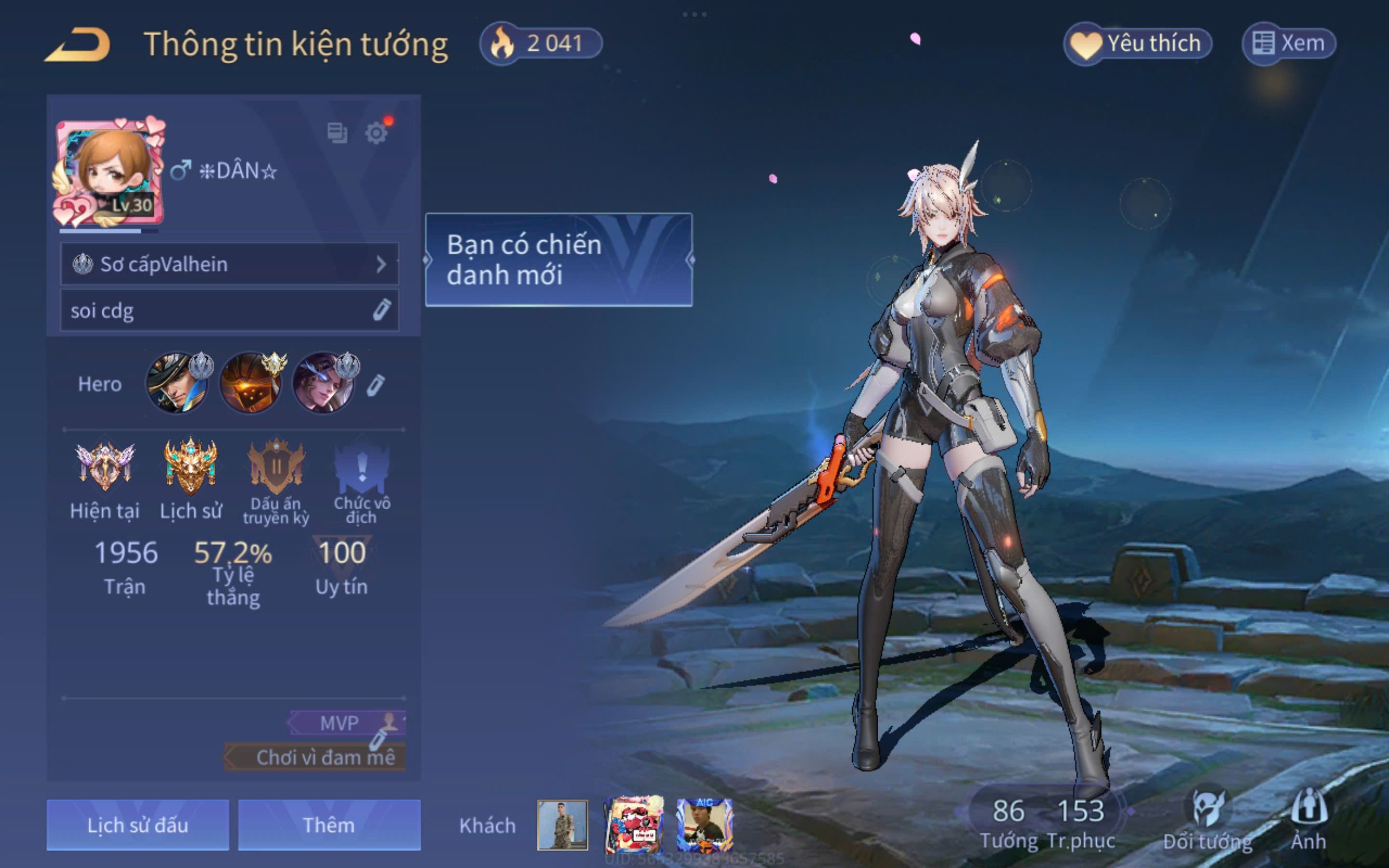Open the Xem view button

pyautogui.click(x=1289, y=43)
